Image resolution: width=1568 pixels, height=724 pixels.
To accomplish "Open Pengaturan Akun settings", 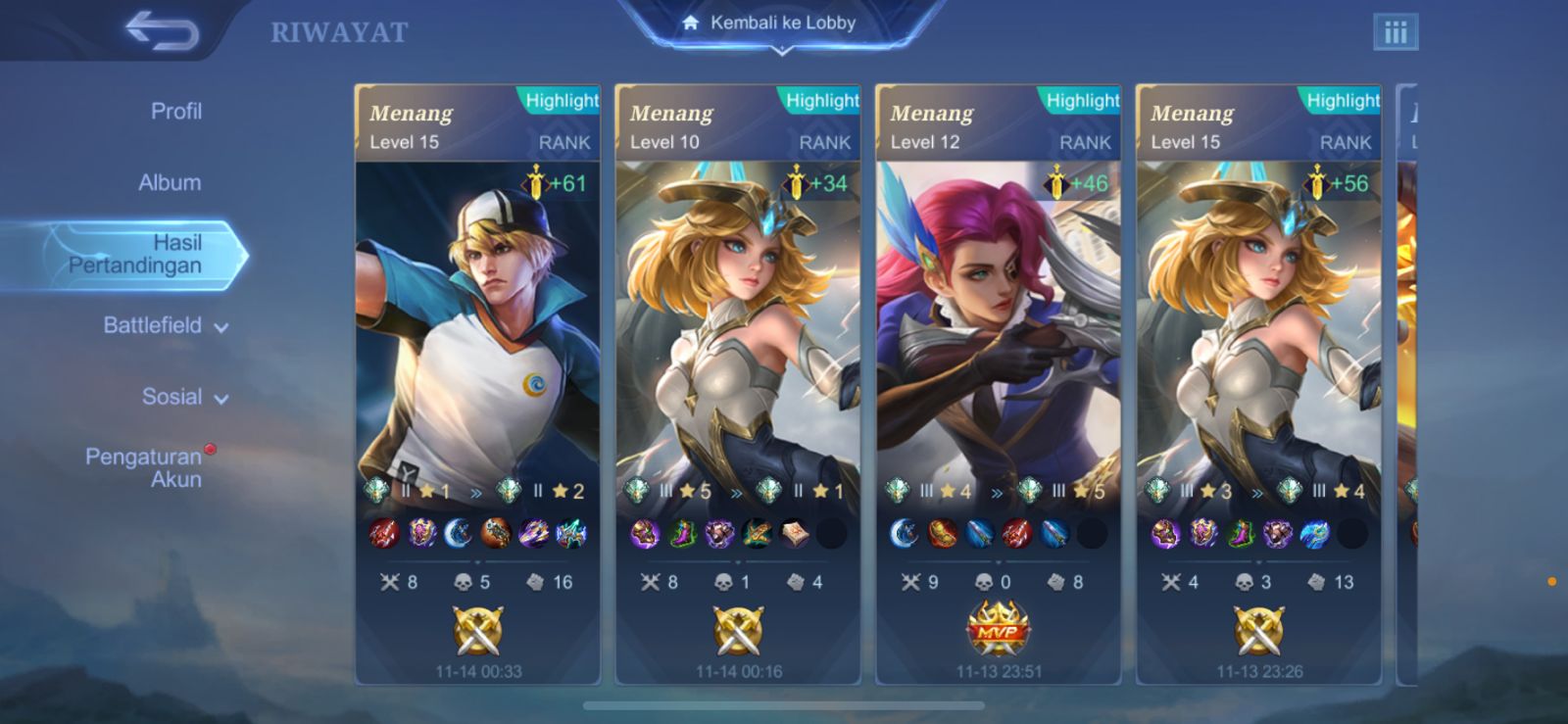I will pyautogui.click(x=145, y=468).
